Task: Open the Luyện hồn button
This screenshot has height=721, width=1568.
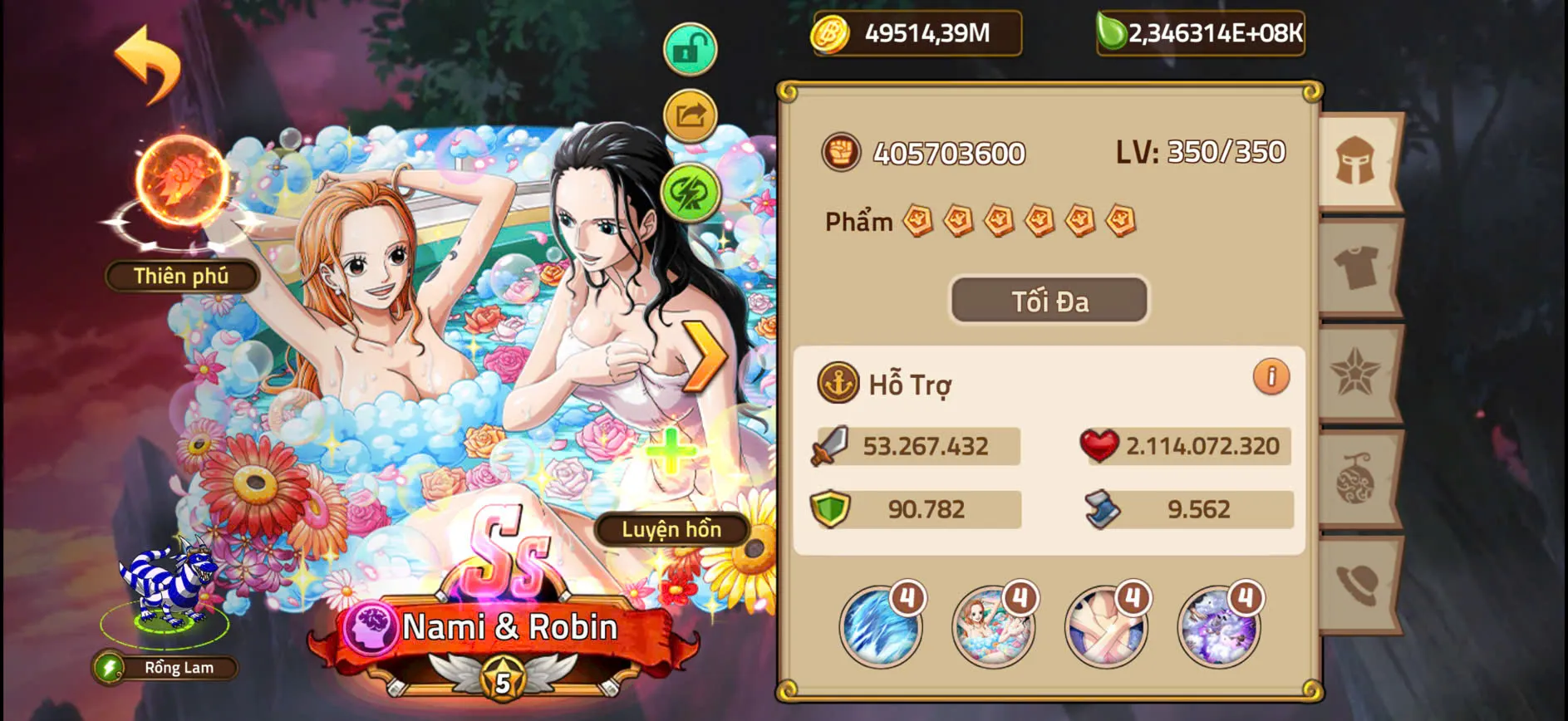Action: coord(670,530)
